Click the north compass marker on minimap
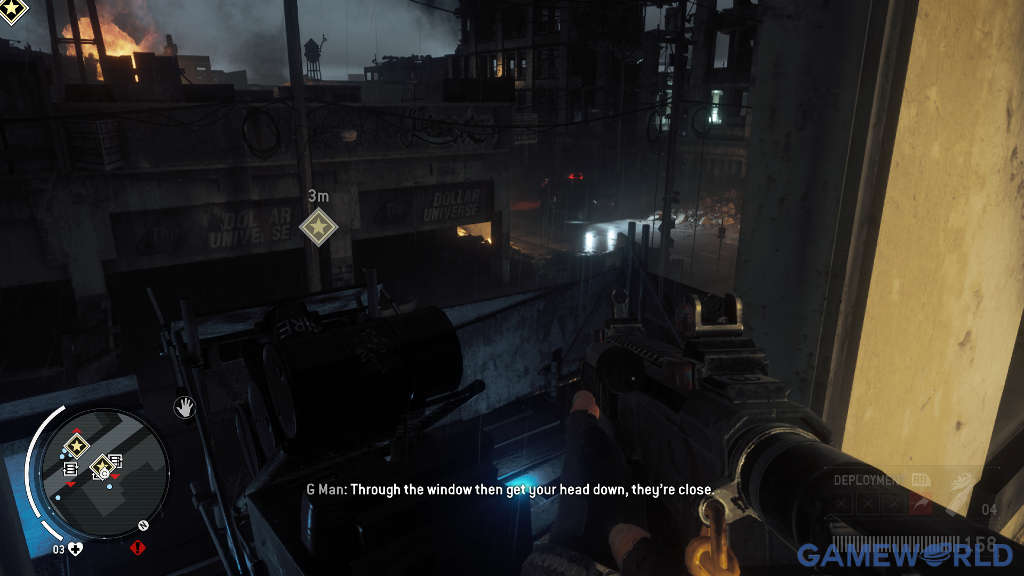 144,524
